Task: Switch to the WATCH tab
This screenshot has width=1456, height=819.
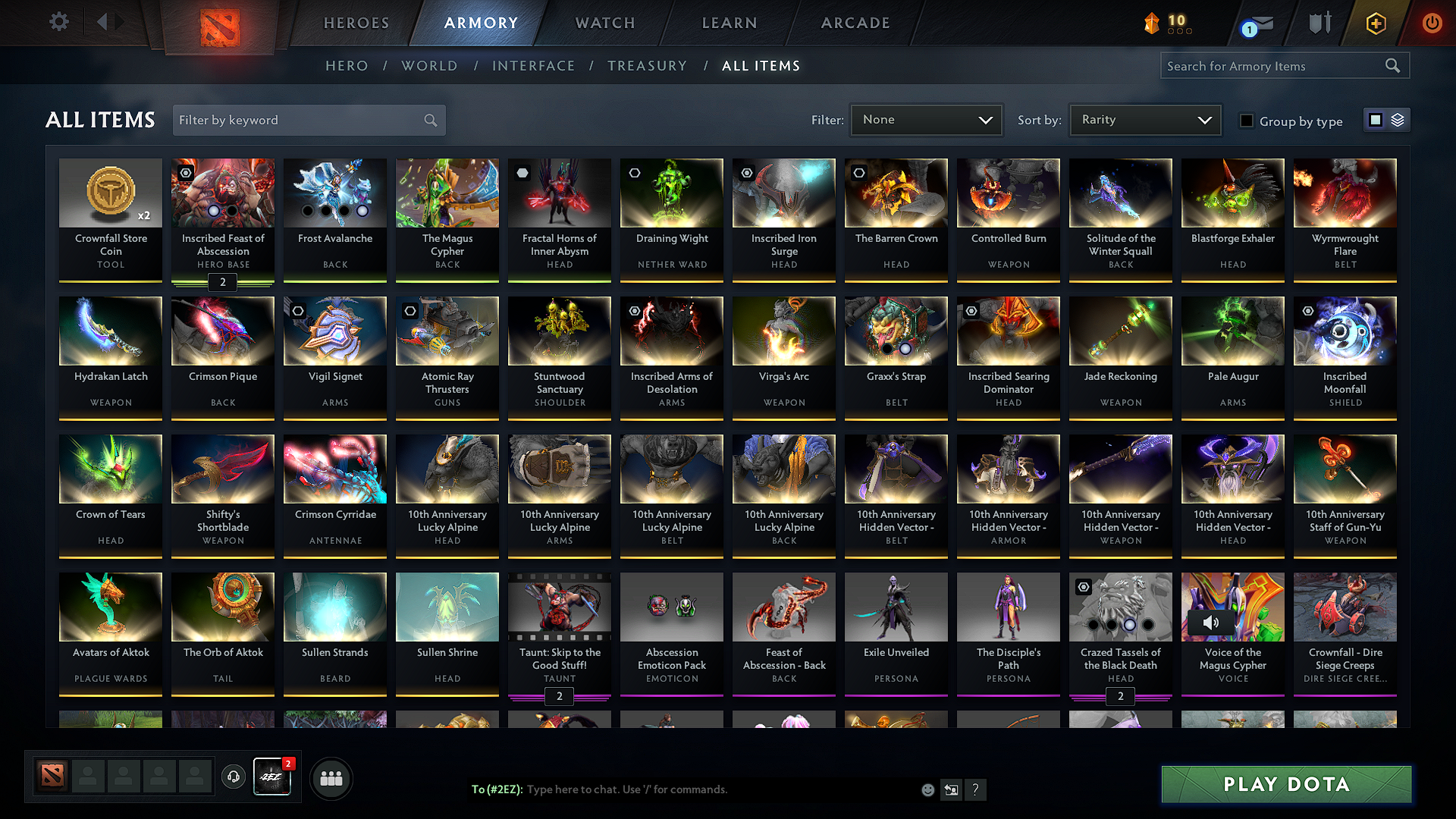Action: (604, 23)
